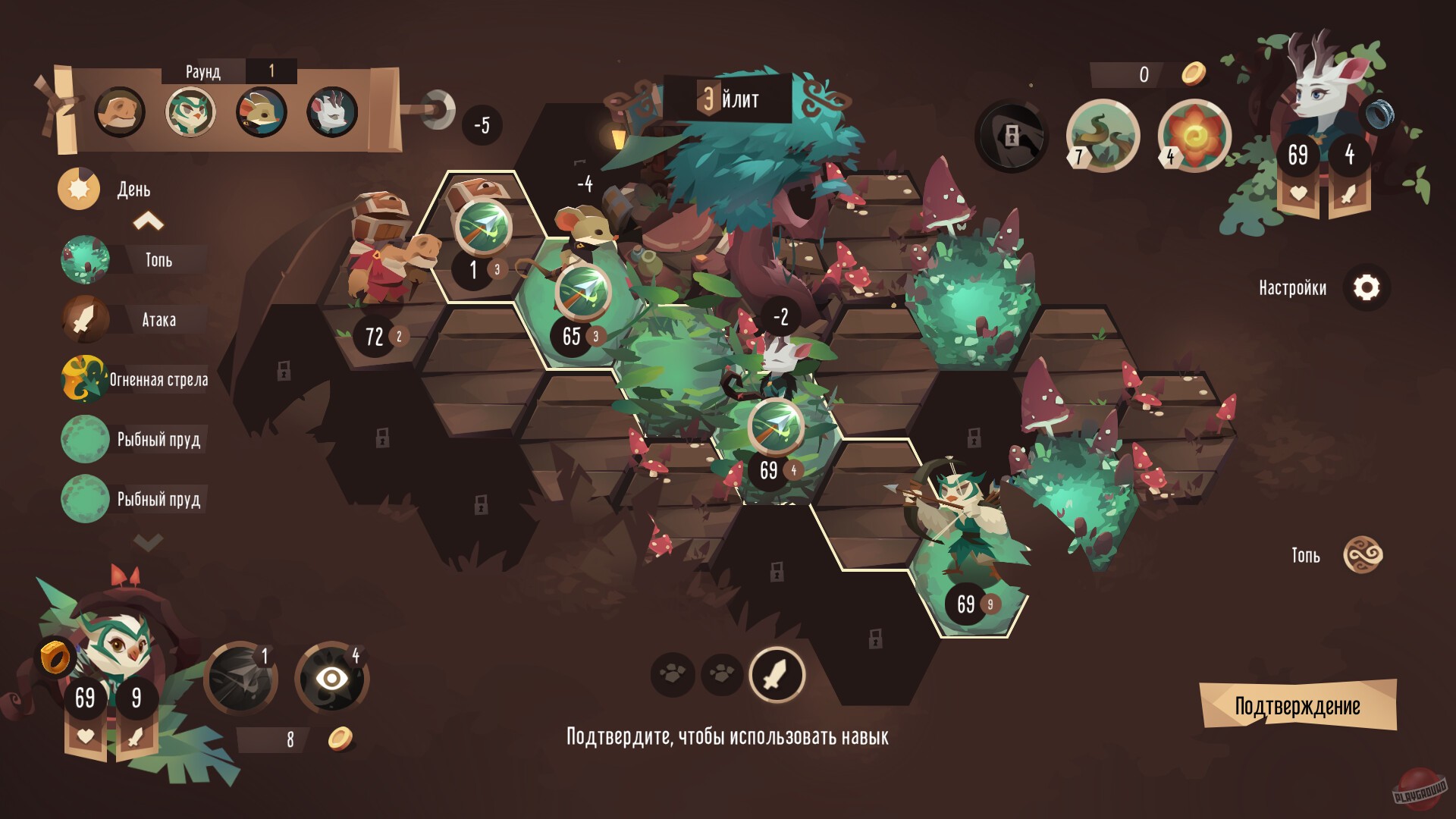Click the first Рыбный пруд skill icon
Viewport: 1456px width, 819px height.
point(85,440)
